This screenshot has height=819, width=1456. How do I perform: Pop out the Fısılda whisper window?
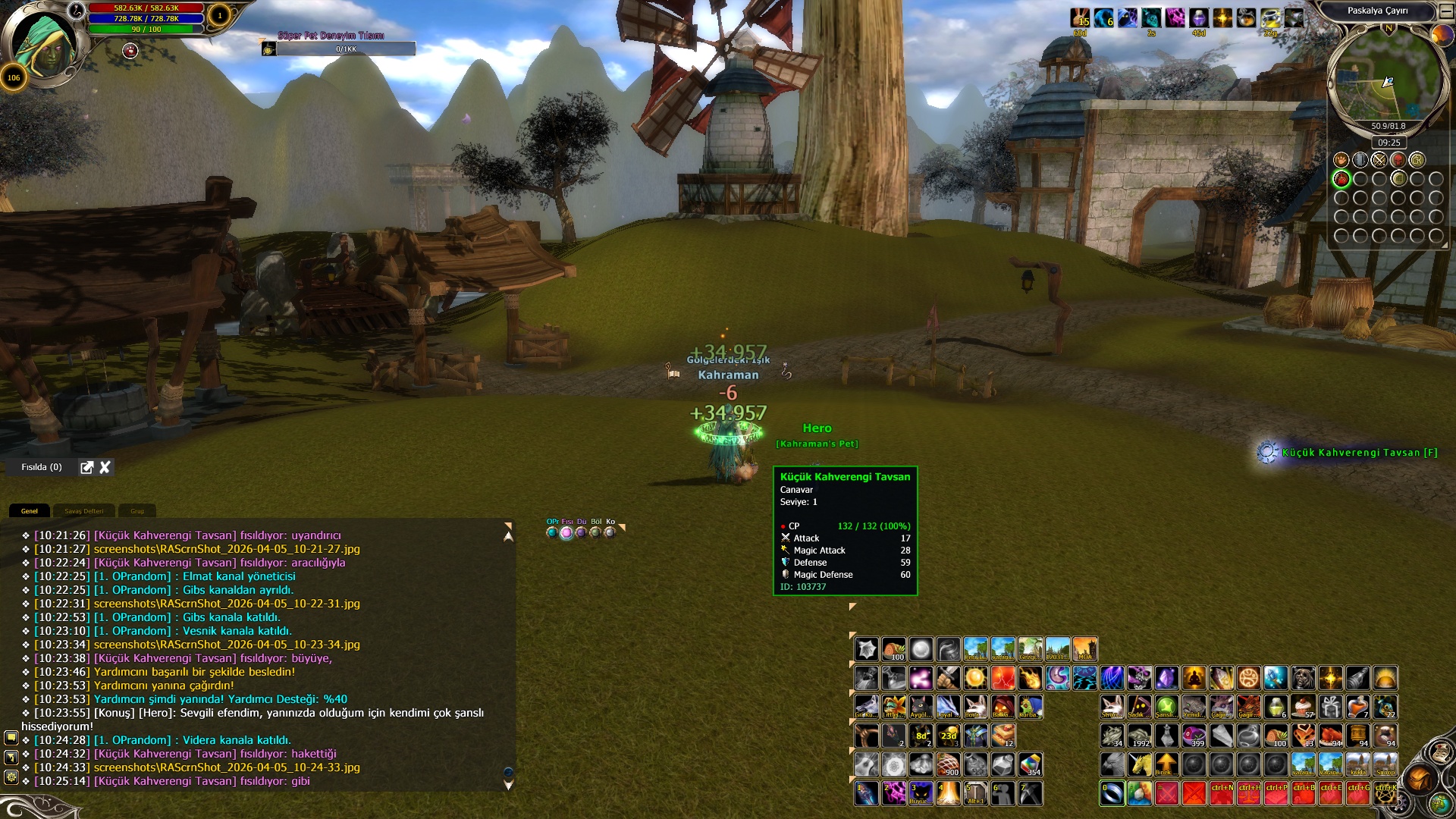(87, 467)
